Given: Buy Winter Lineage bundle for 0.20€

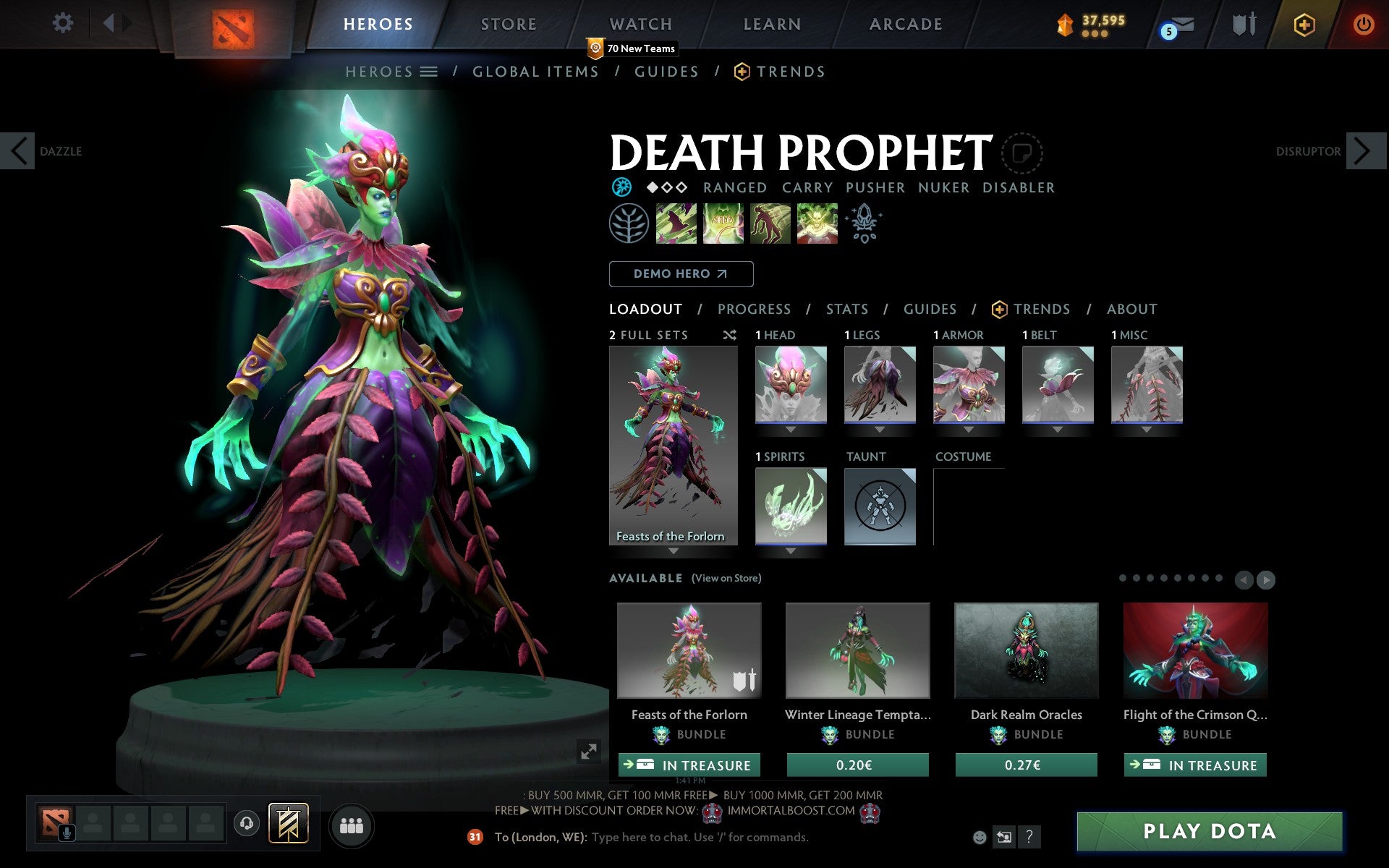Looking at the screenshot, I should click(857, 765).
